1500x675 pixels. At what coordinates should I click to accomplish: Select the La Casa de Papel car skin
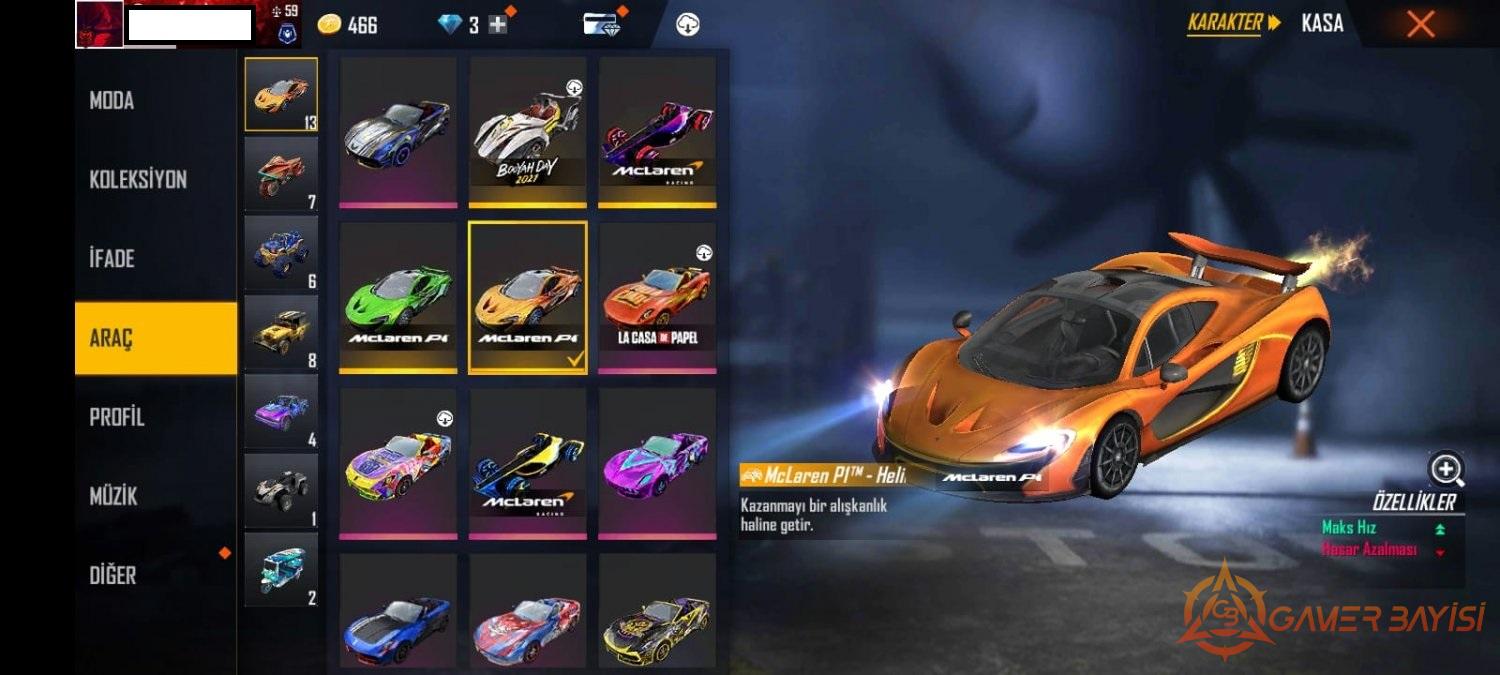(657, 298)
